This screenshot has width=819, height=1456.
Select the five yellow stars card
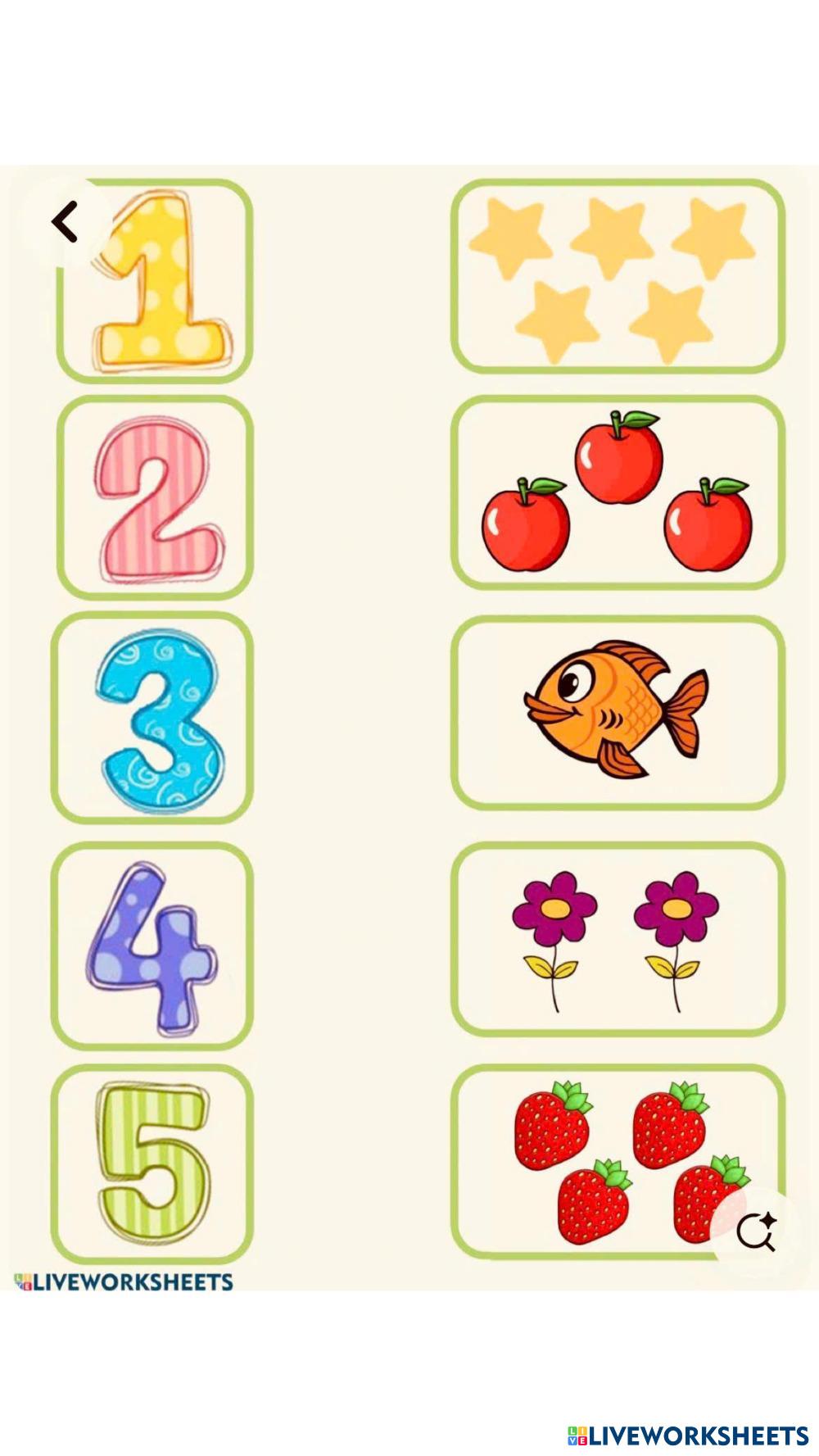click(618, 277)
